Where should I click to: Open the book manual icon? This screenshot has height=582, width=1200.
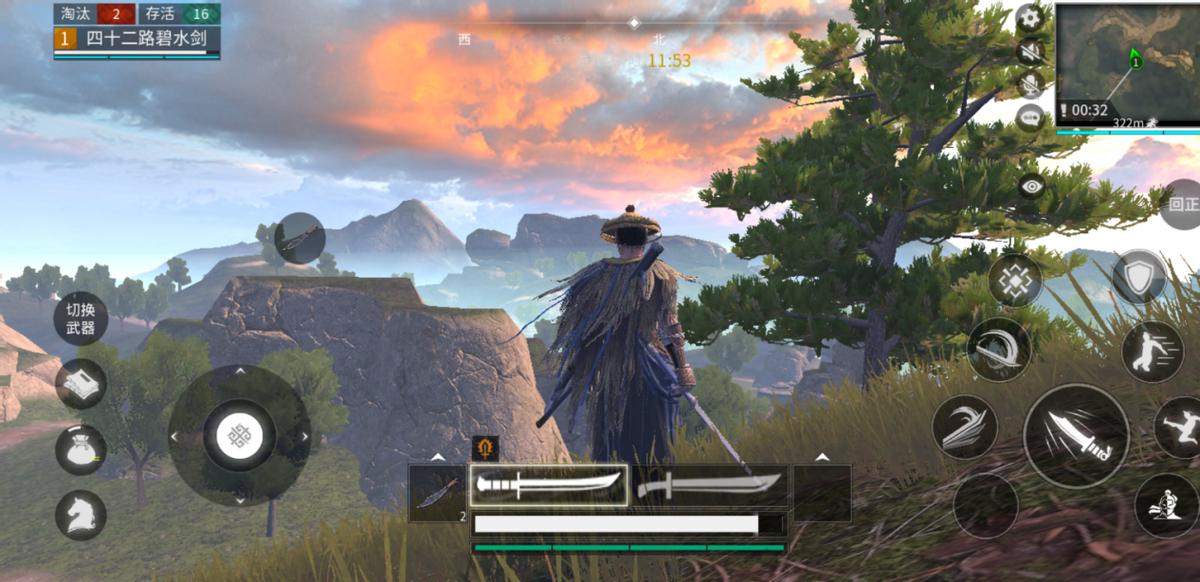coord(81,384)
